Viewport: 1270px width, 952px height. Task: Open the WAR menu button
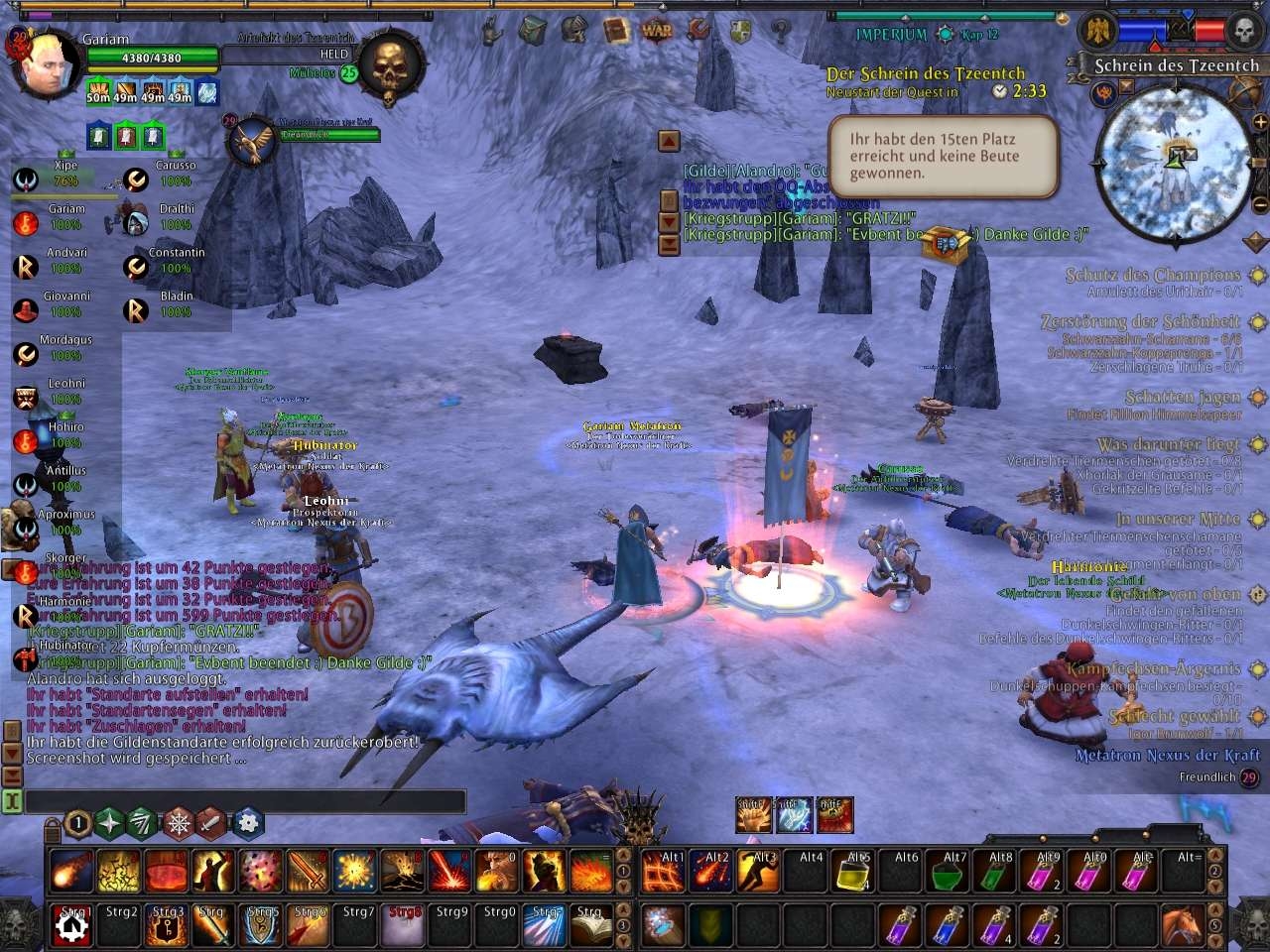pos(657,30)
